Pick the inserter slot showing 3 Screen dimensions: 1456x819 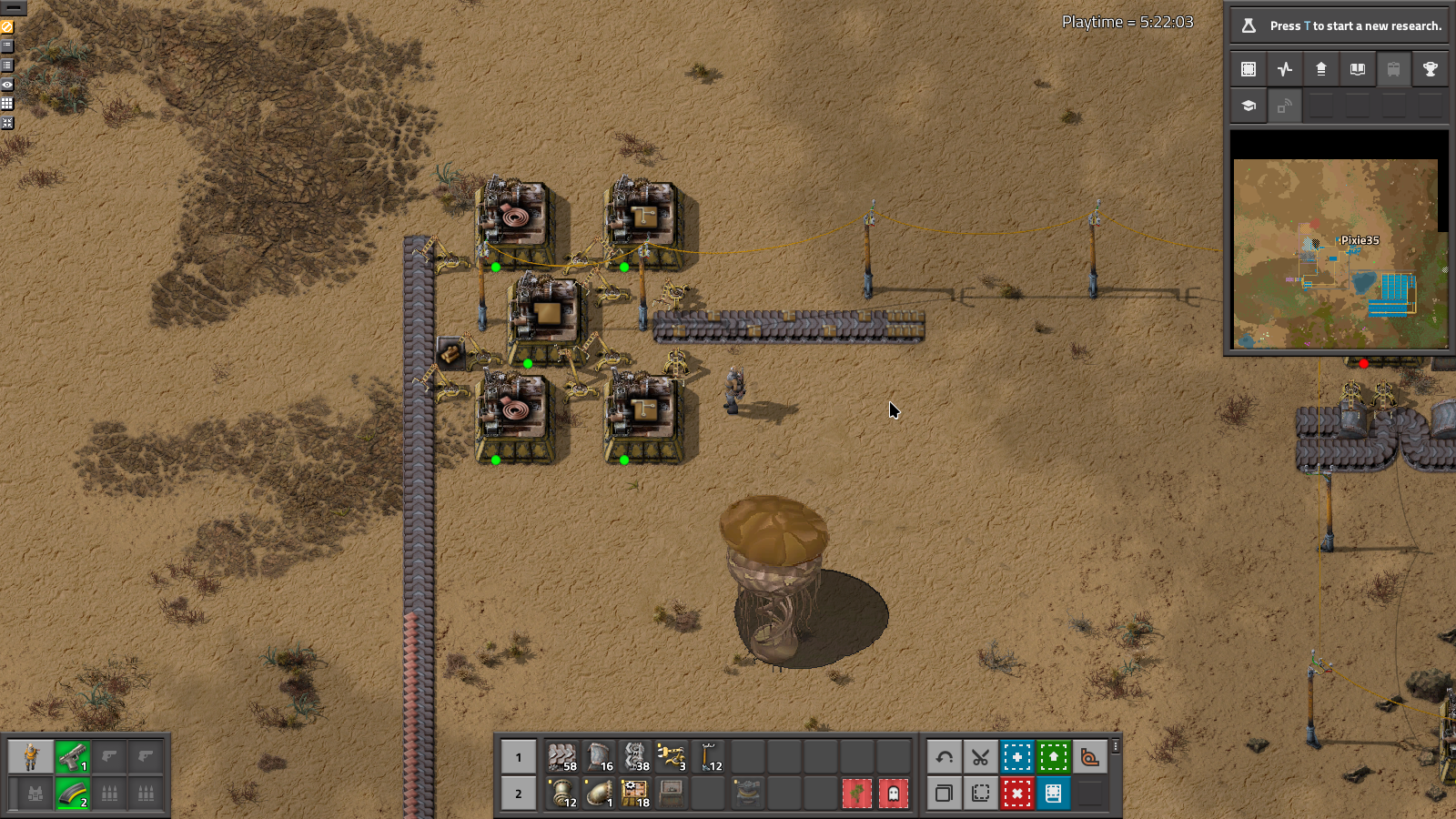pyautogui.click(x=672, y=756)
